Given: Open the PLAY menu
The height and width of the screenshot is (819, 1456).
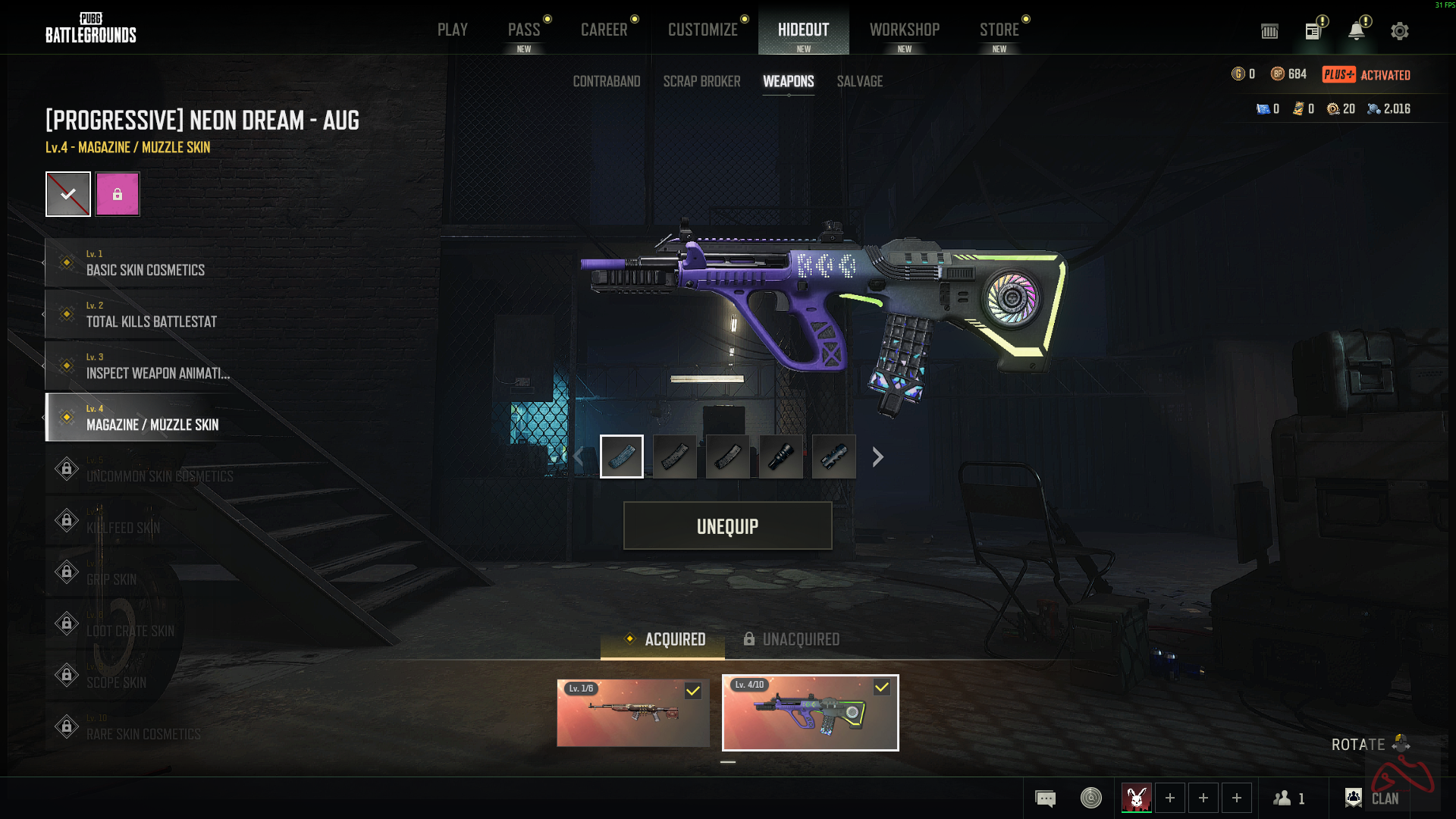Looking at the screenshot, I should tap(452, 30).
